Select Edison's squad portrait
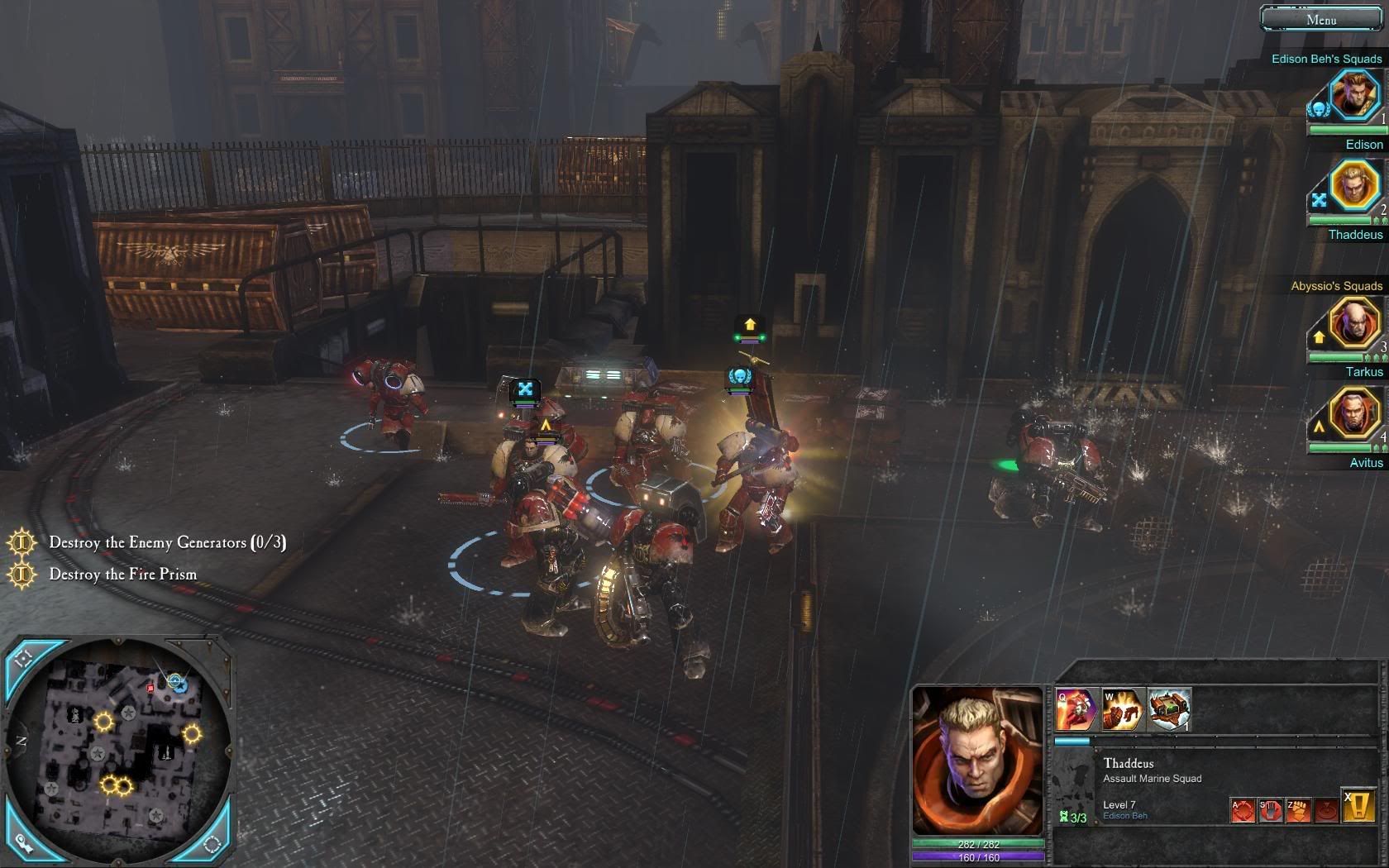This screenshot has width=1389, height=868. (1353, 95)
